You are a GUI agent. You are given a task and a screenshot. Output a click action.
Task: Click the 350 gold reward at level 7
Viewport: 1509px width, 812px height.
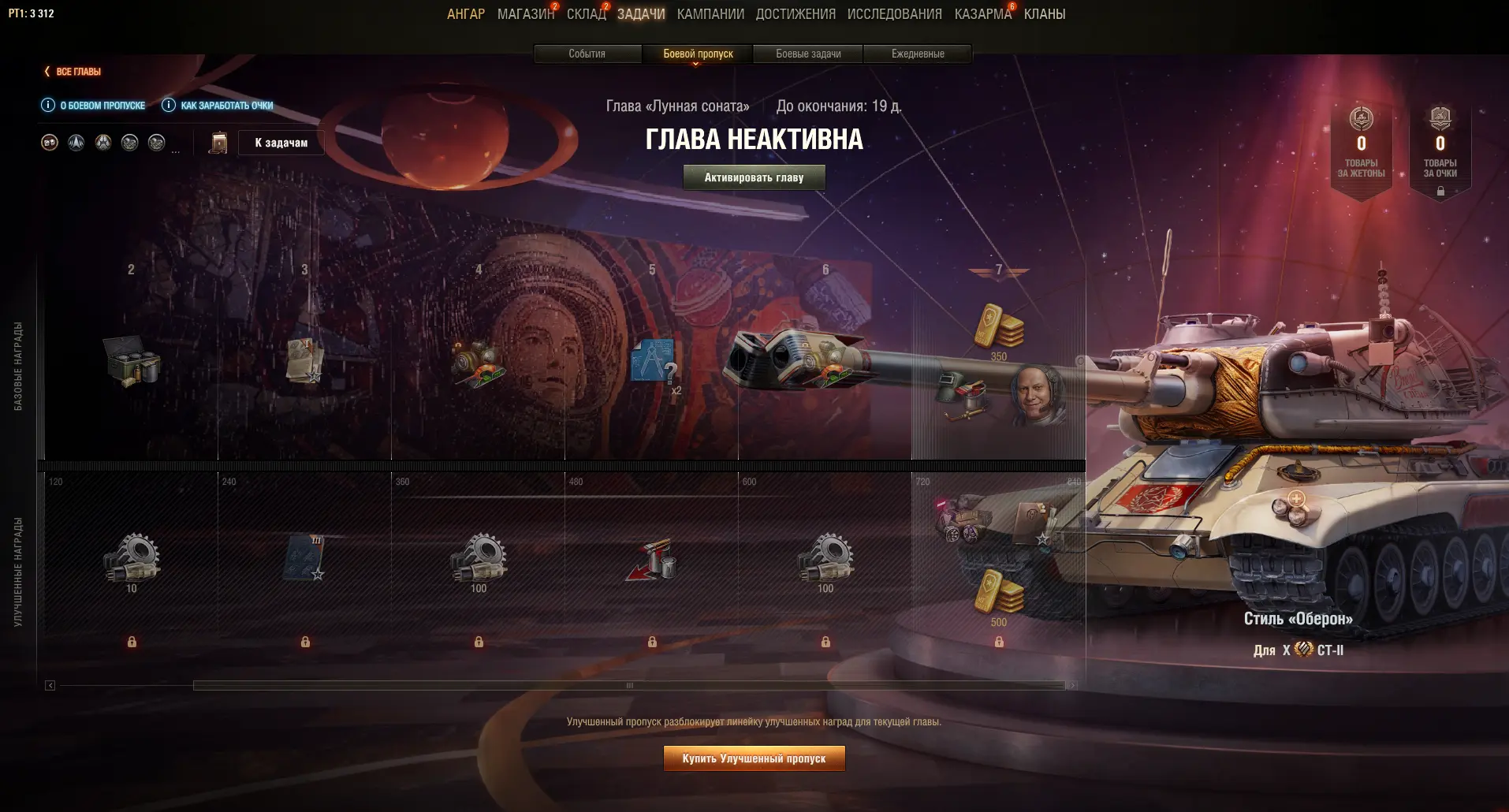[x=998, y=328]
